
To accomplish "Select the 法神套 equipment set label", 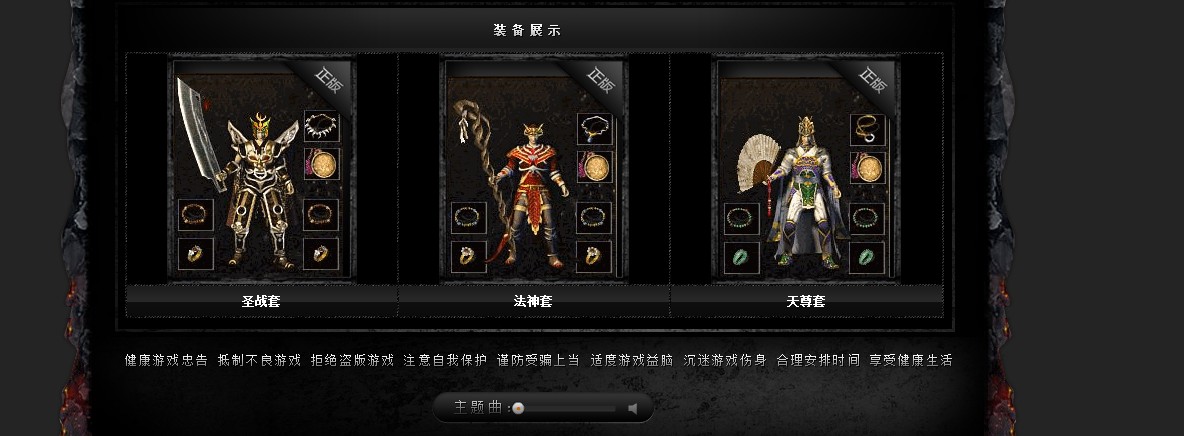I will tap(533, 301).
